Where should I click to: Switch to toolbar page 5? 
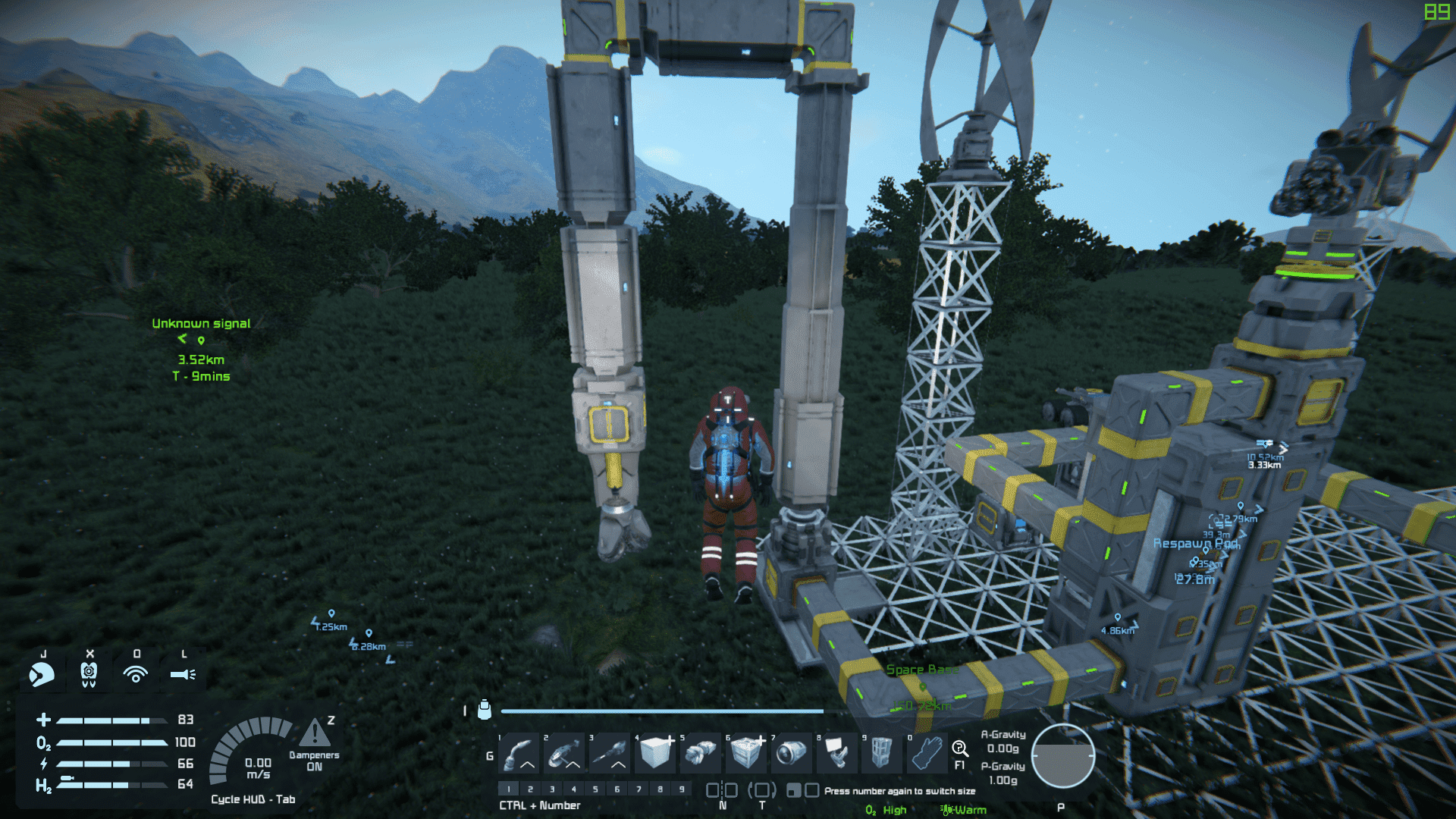click(x=595, y=789)
